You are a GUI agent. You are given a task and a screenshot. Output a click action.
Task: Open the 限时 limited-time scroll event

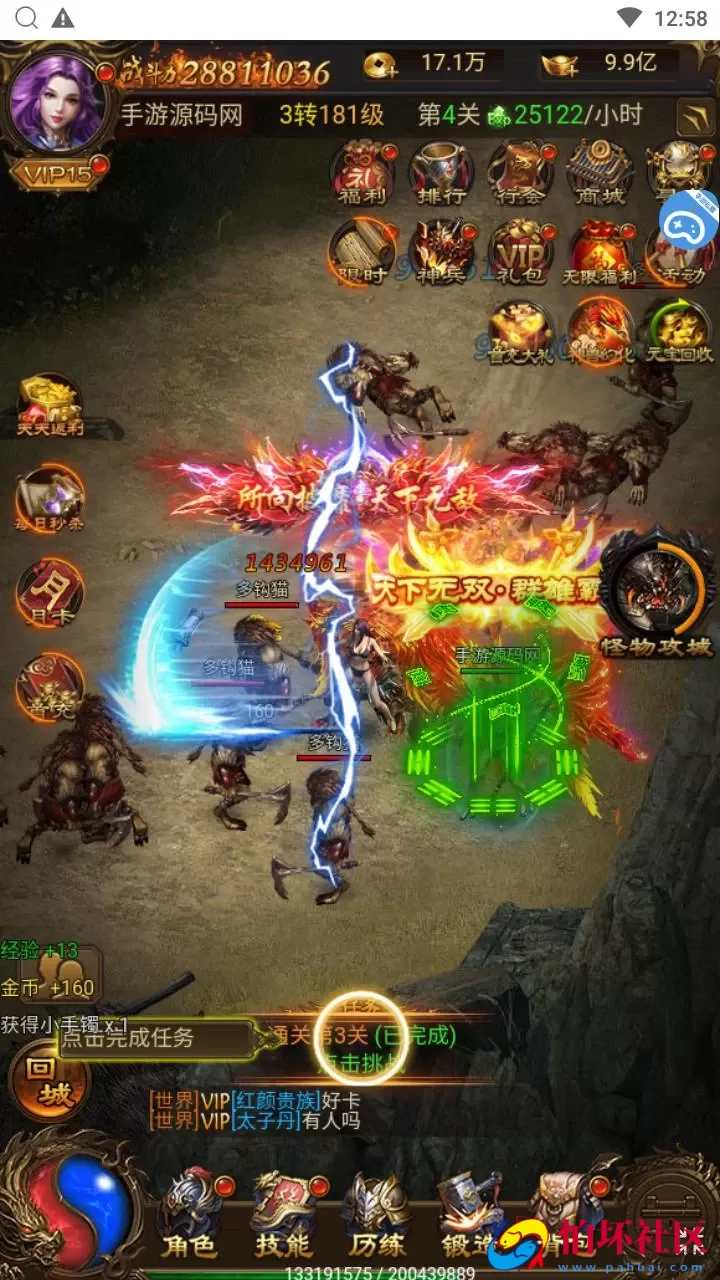pos(362,251)
